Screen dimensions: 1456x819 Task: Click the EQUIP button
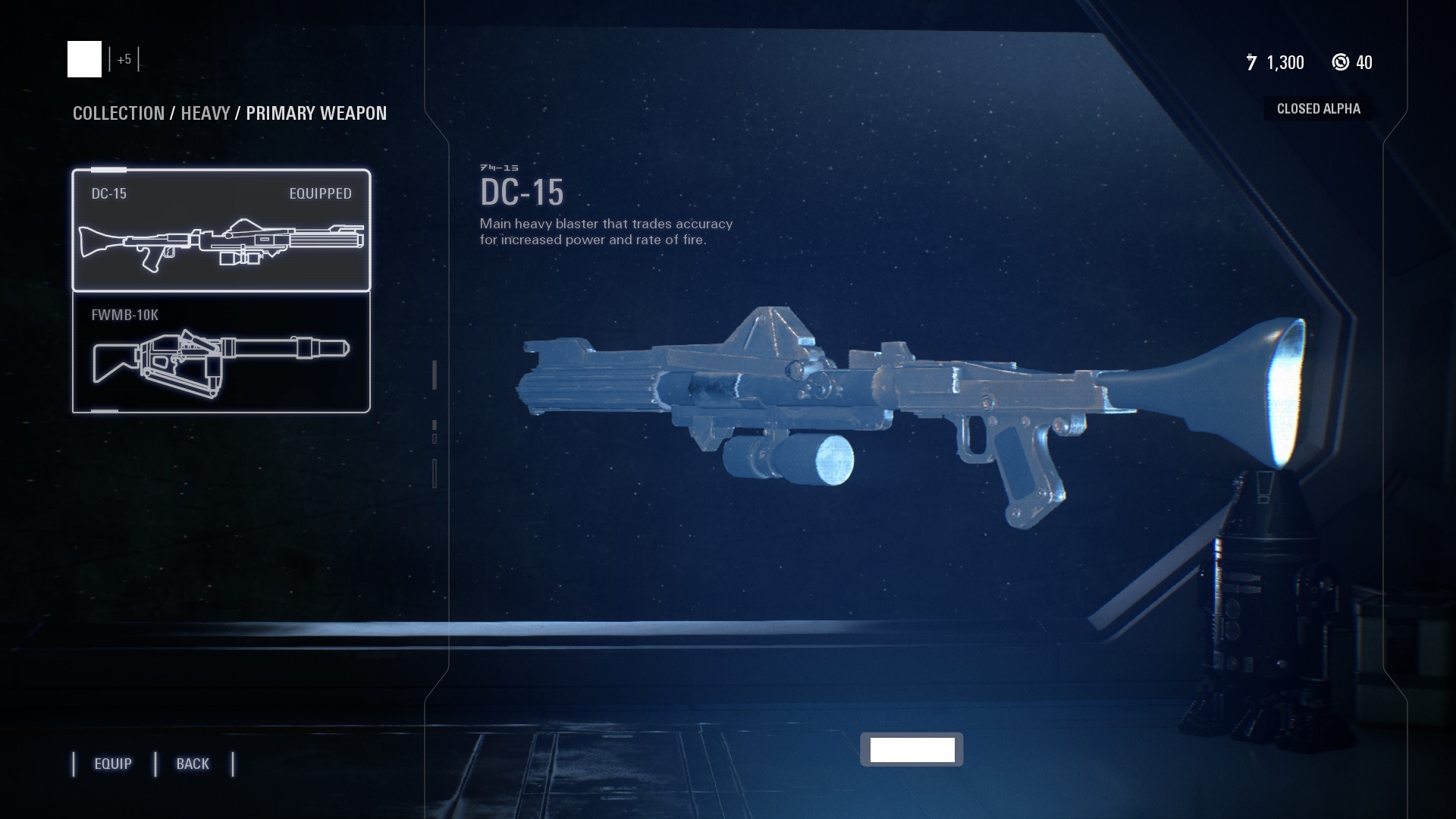coord(113,764)
